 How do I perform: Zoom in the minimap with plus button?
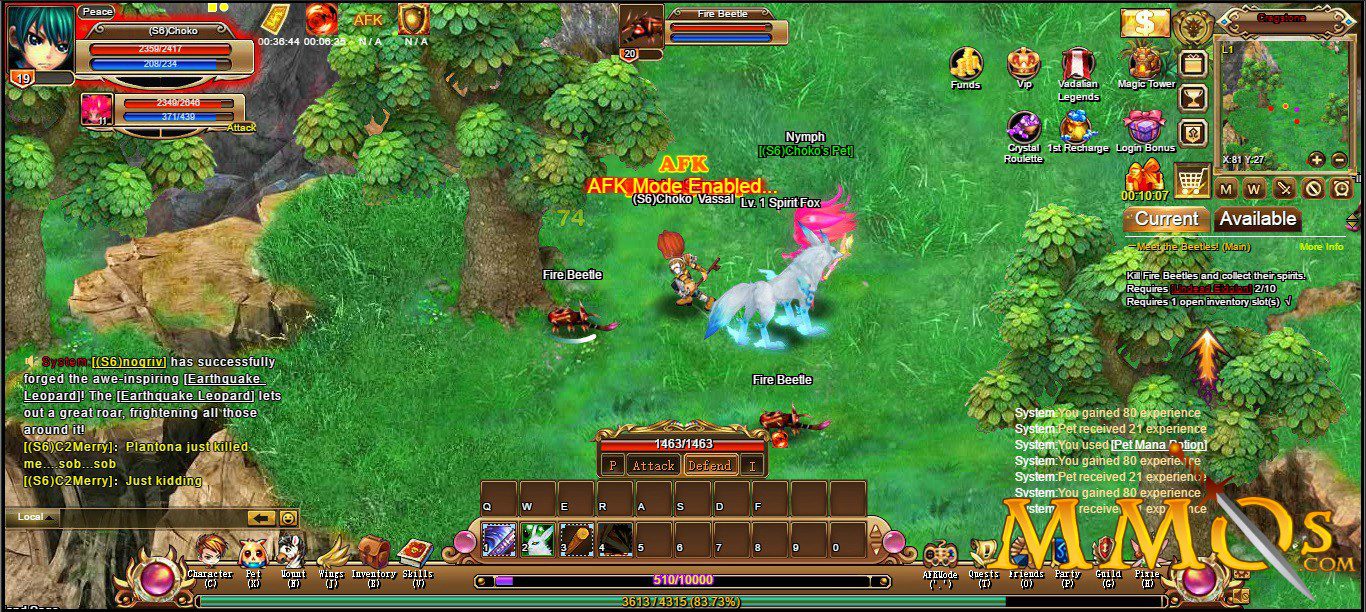pos(1316,160)
